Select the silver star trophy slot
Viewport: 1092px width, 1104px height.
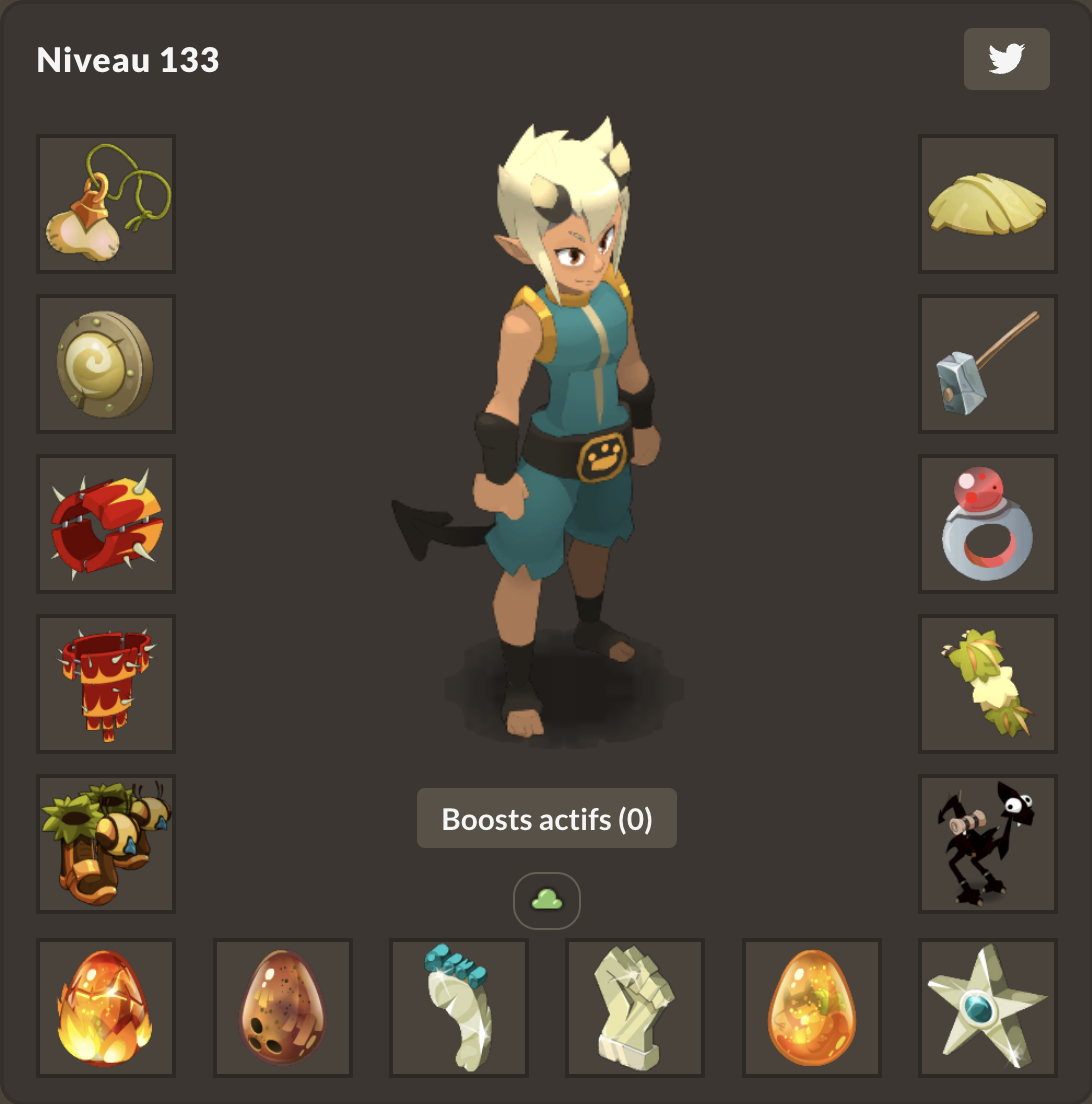[x=988, y=1008]
